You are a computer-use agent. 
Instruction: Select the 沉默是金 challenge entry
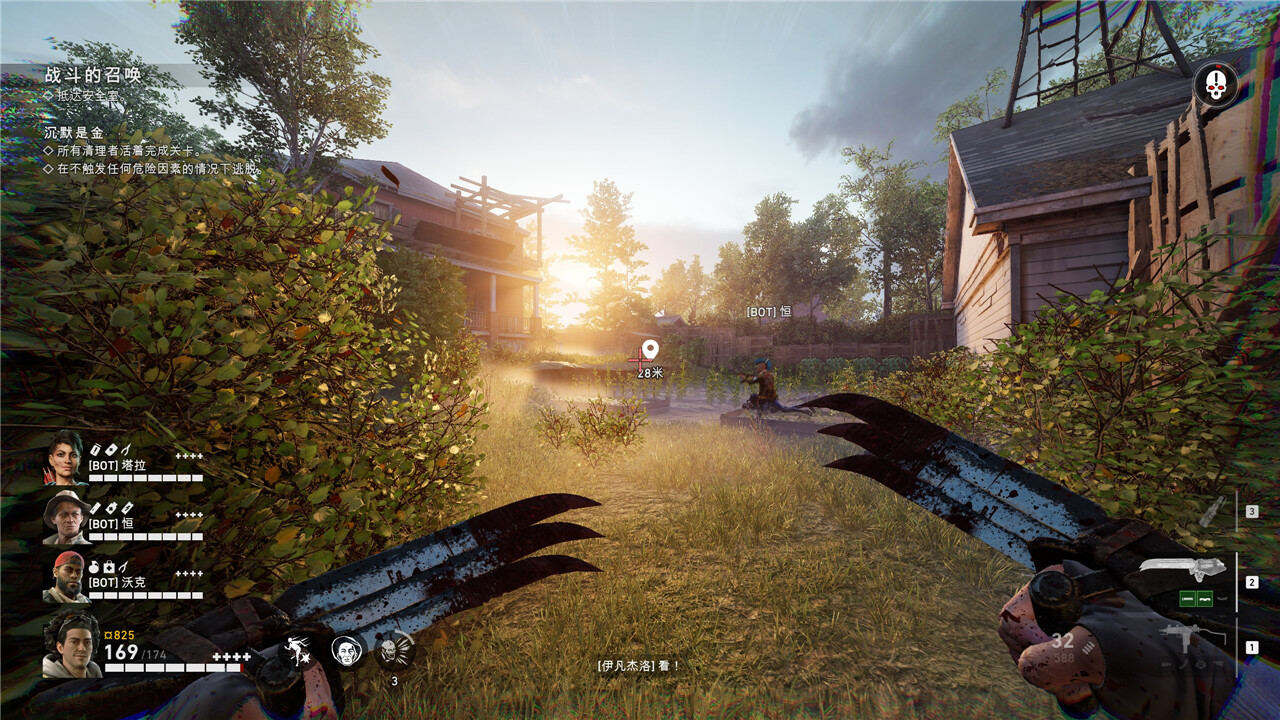coord(73,132)
